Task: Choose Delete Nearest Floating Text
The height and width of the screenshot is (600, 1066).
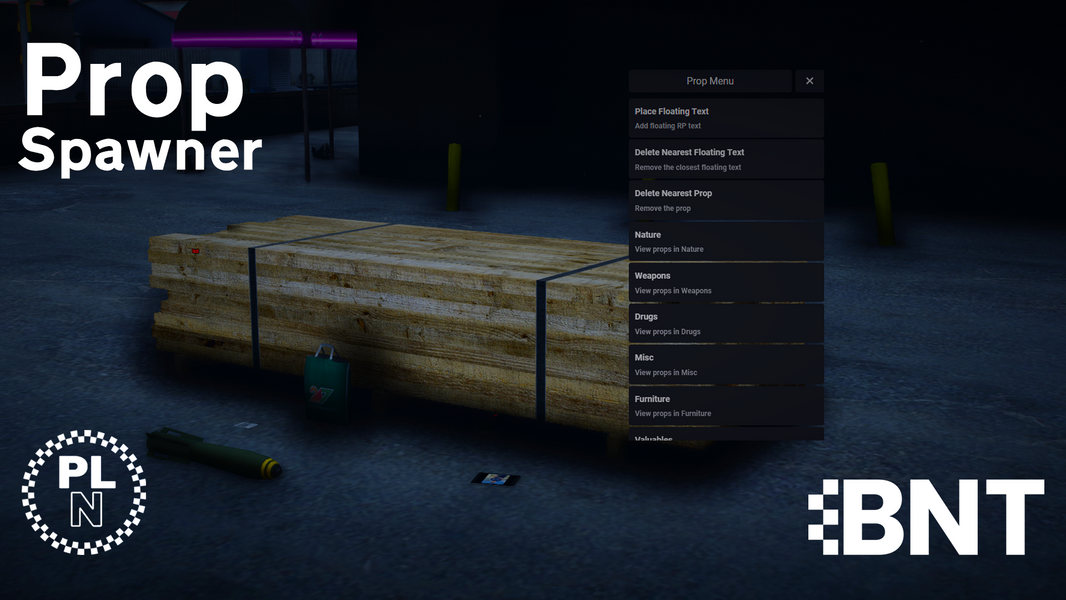Action: (726, 159)
